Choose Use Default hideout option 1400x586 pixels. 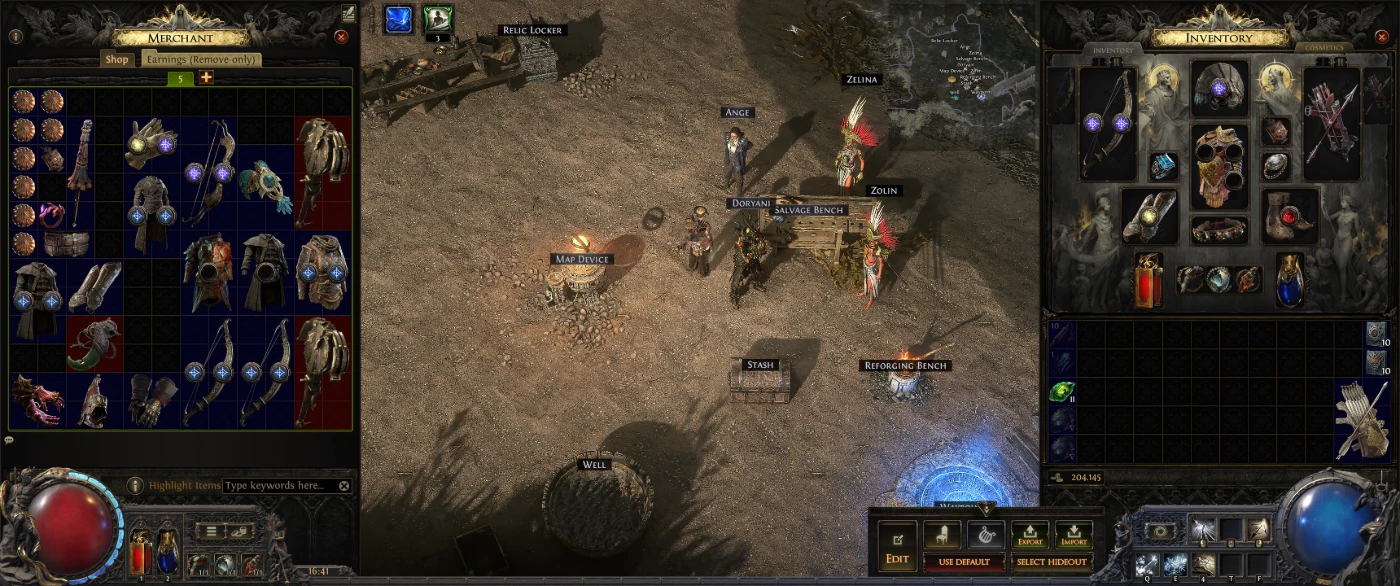[964, 562]
